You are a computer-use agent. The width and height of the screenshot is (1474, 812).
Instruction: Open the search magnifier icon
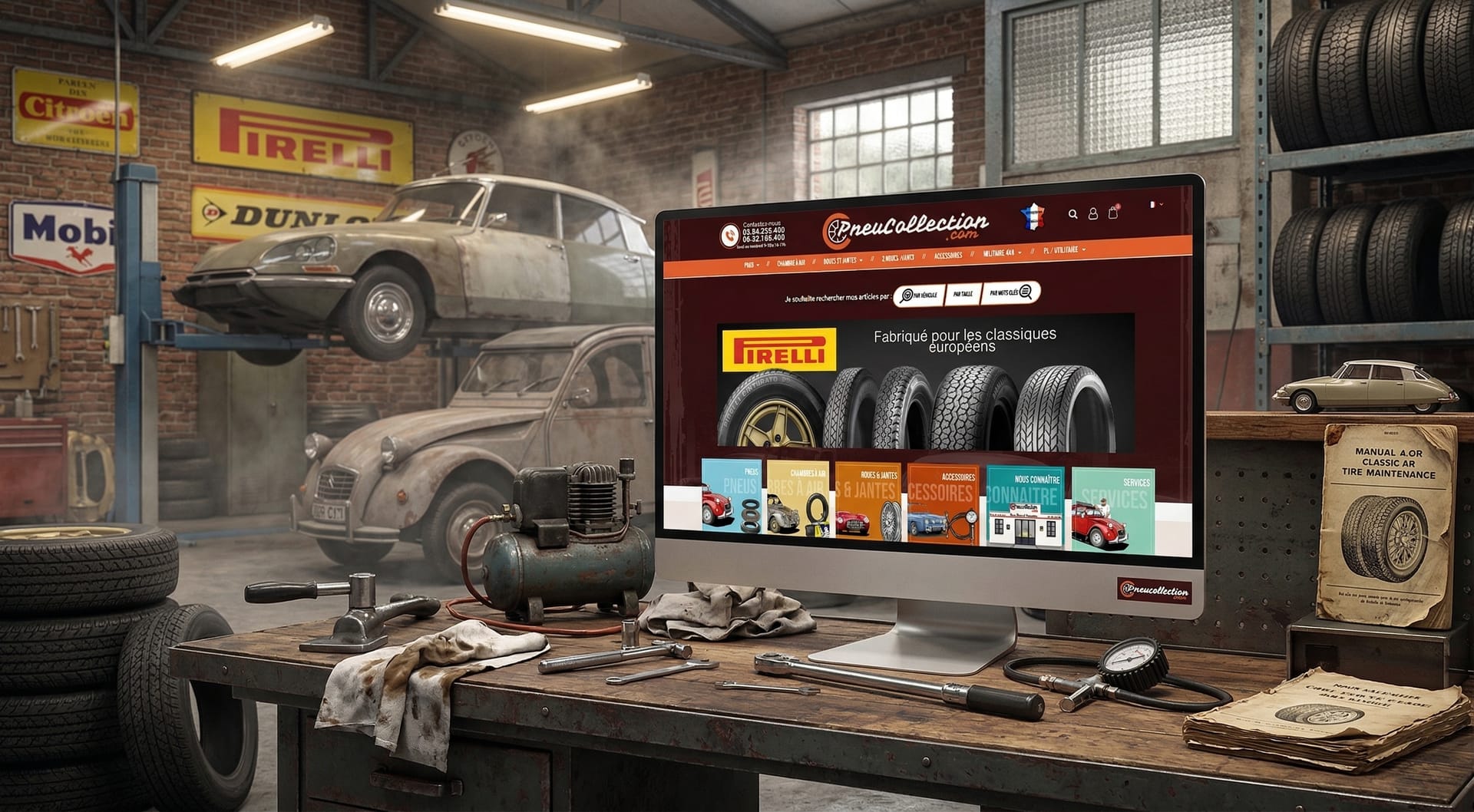[x=1074, y=215]
